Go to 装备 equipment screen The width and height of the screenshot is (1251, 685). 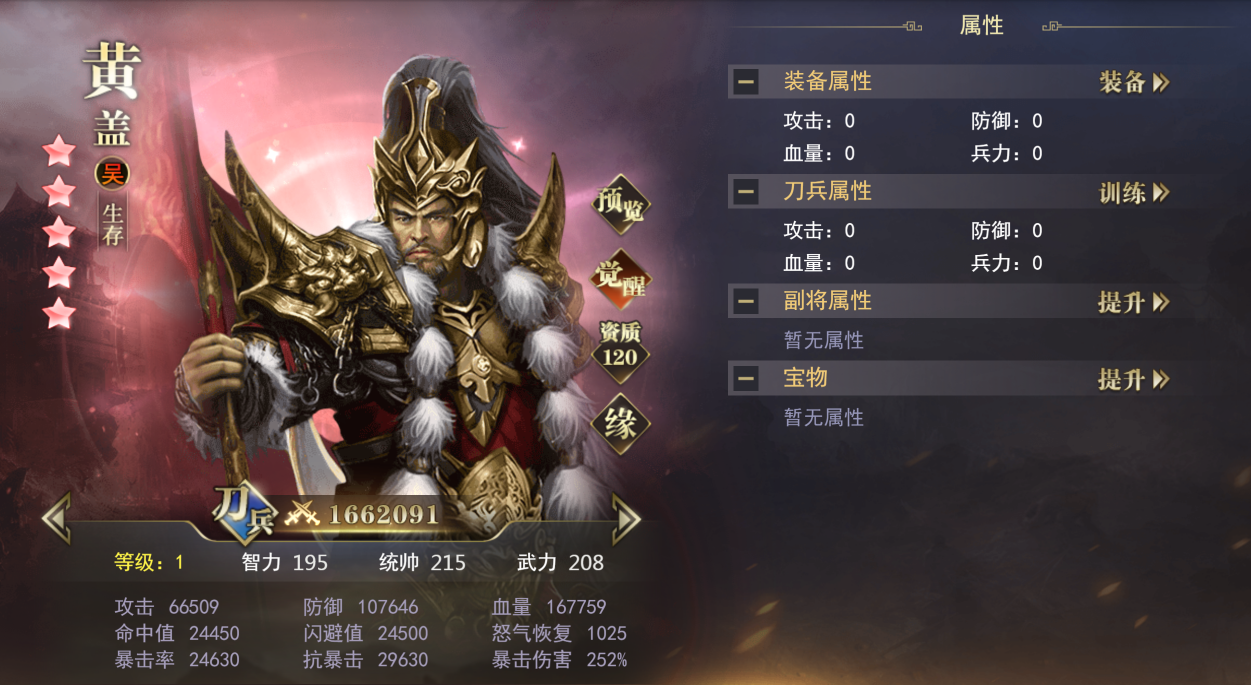(1134, 82)
